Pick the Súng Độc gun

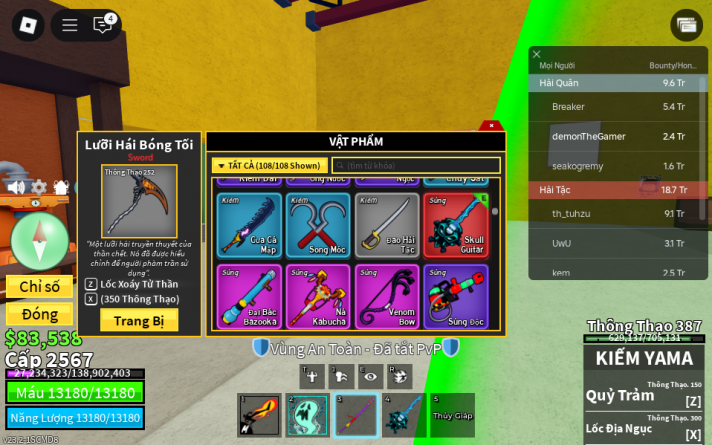point(456,296)
